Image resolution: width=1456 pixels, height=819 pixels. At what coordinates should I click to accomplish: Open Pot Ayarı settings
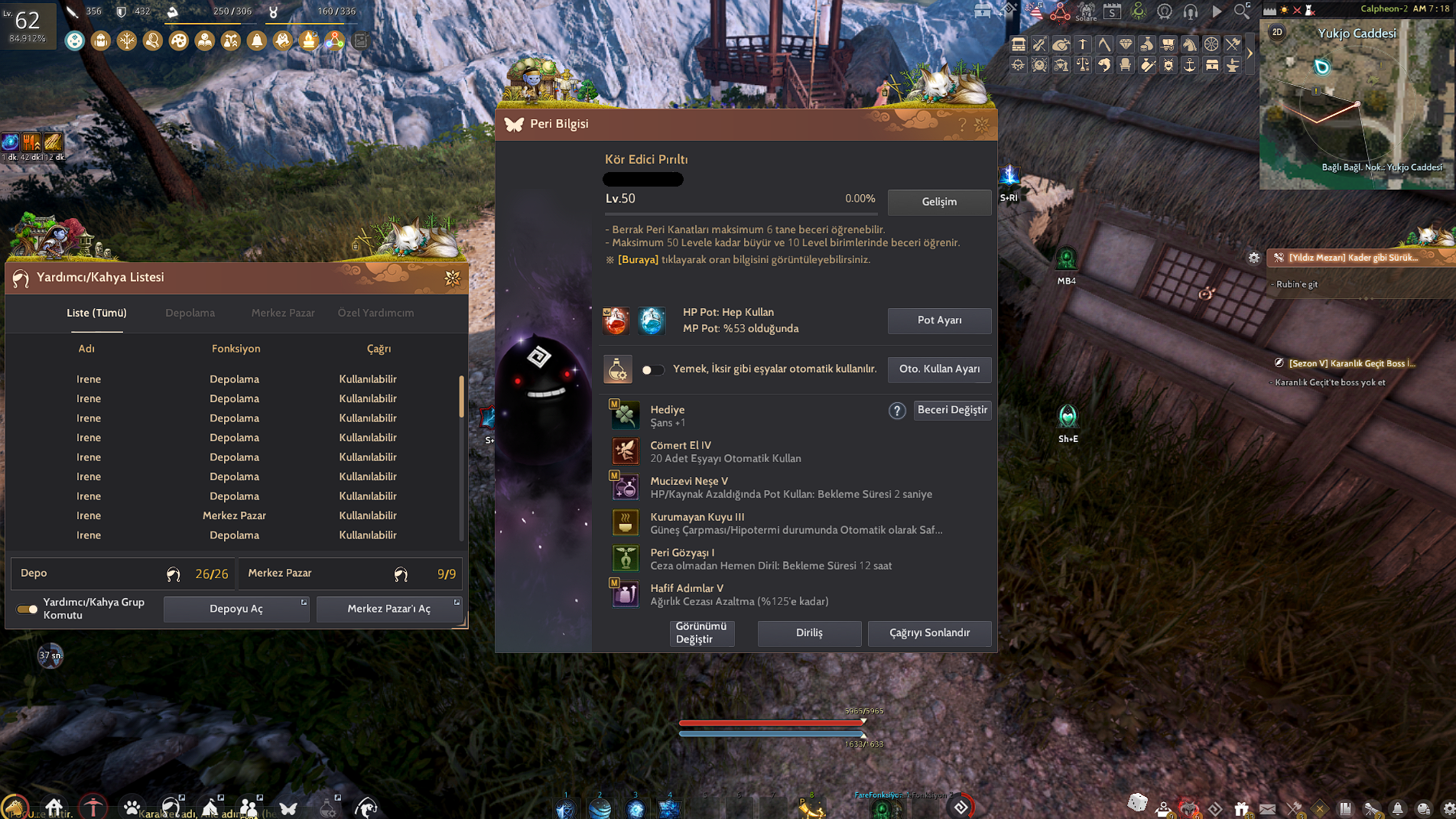pyautogui.click(x=939, y=320)
